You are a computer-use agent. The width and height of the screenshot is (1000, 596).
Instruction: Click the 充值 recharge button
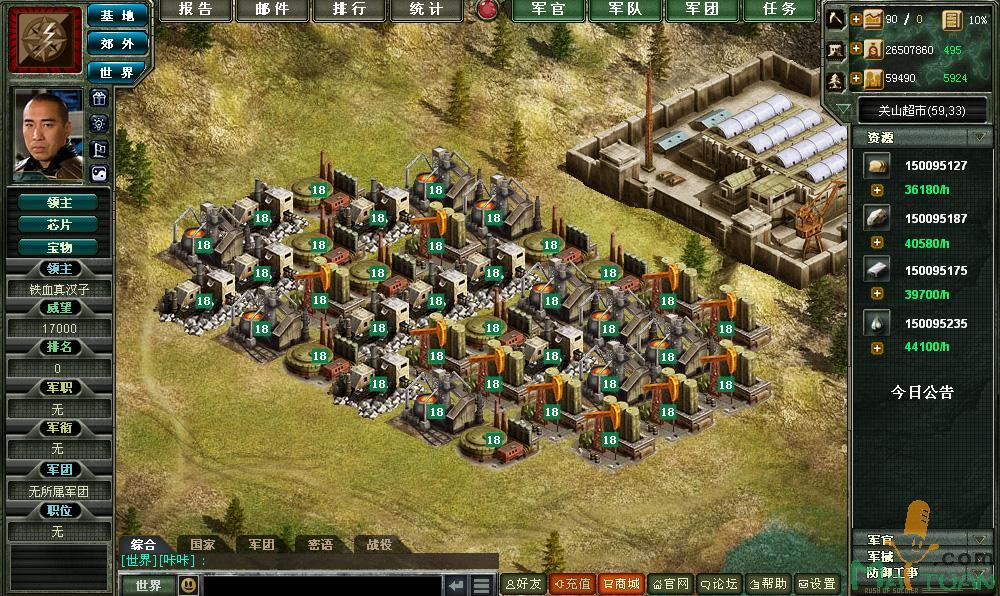572,584
